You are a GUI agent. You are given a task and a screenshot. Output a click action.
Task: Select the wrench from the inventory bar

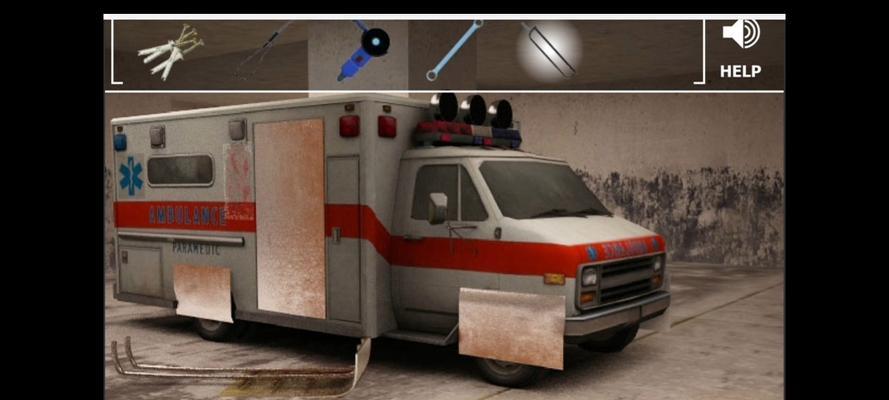click(454, 50)
